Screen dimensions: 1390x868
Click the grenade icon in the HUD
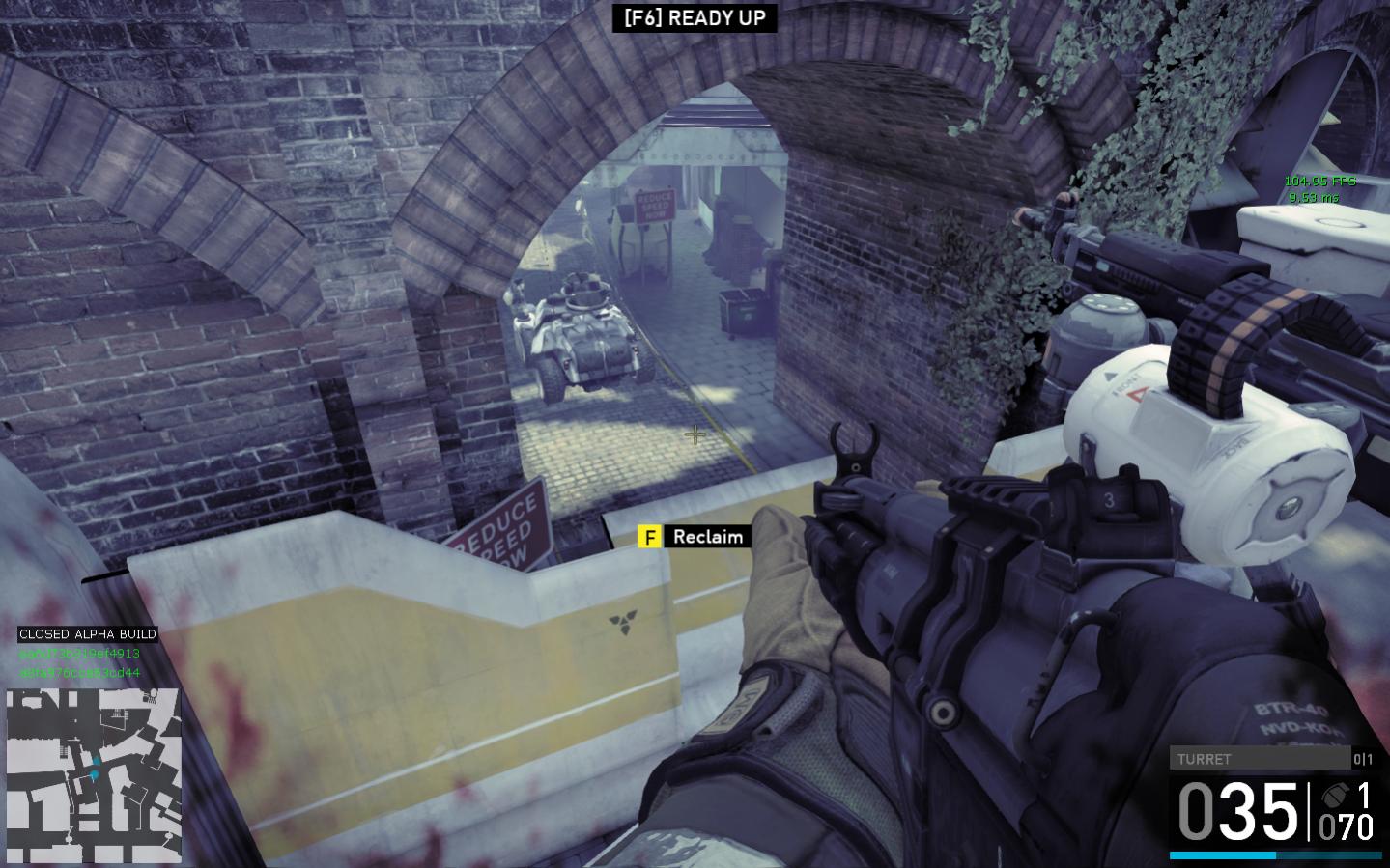[1336, 796]
